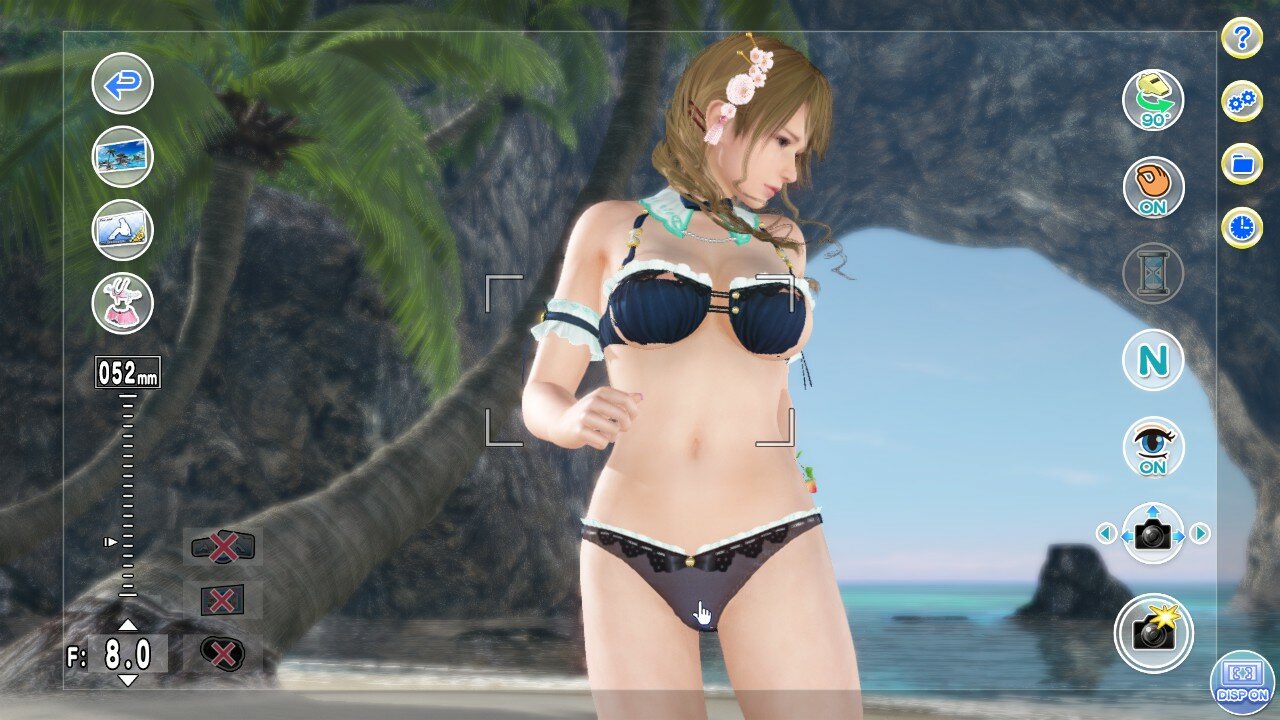The height and width of the screenshot is (720, 1280).
Task: Open the outfit change icon
Action: [x=122, y=301]
